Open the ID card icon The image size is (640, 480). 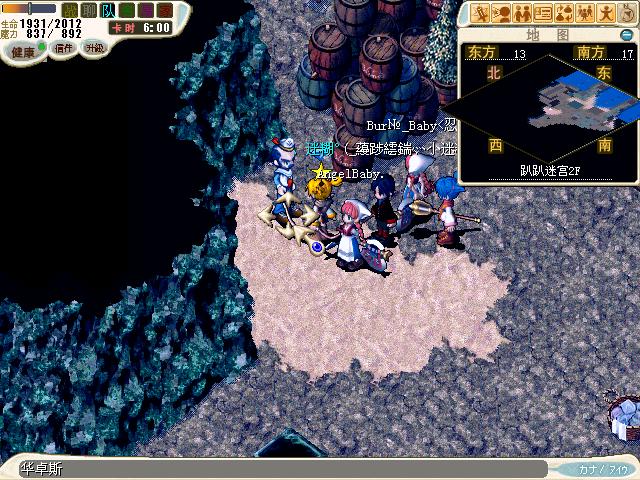[543, 13]
